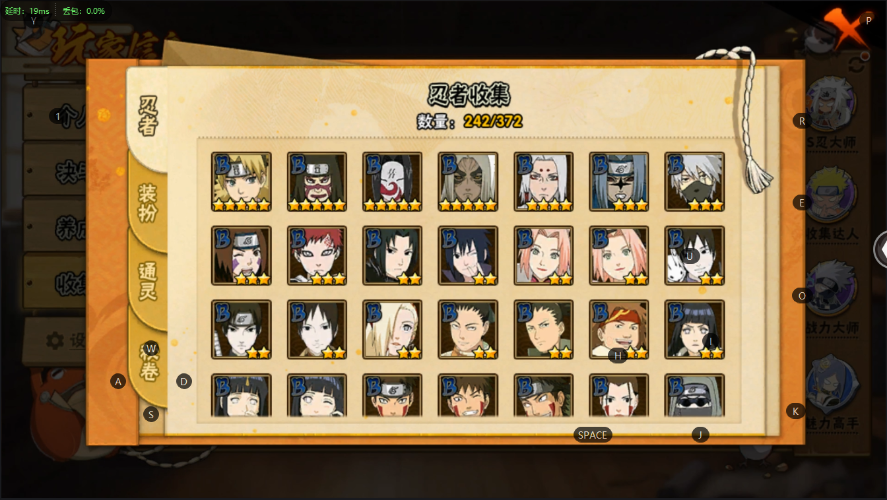Select the 忍者 ninja tab
This screenshot has height=500, width=887.
click(x=148, y=115)
